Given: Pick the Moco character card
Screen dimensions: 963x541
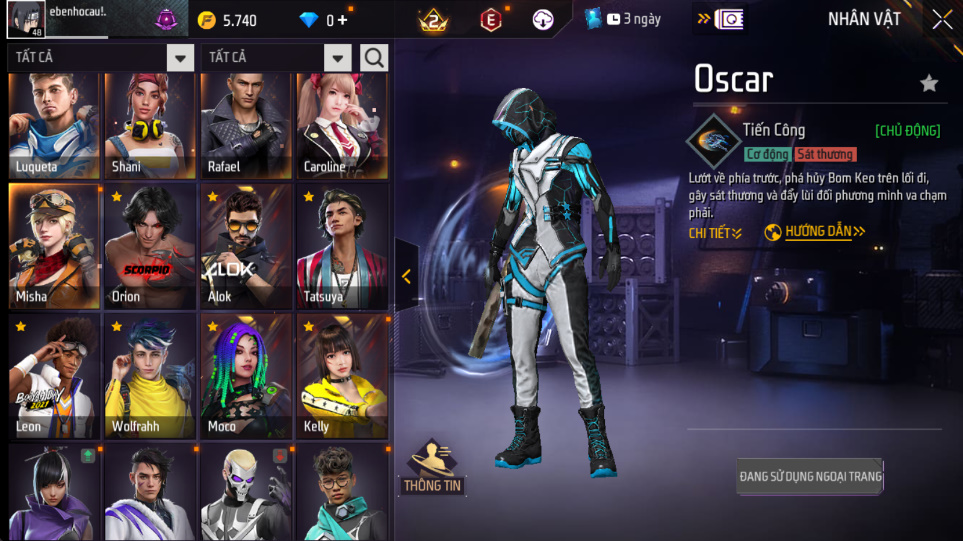Looking at the screenshot, I should click(245, 376).
